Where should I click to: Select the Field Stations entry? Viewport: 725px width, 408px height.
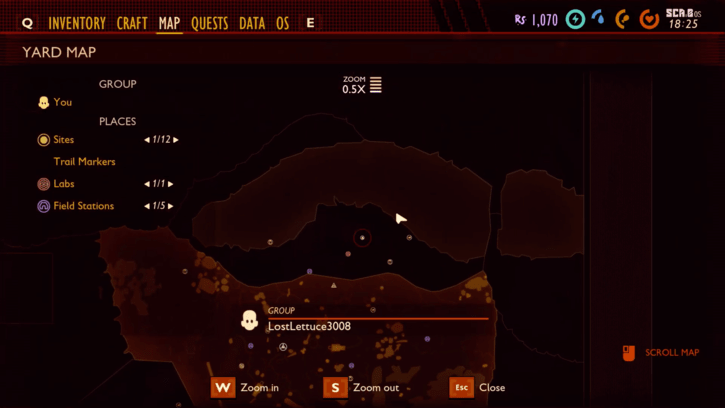[83, 206]
